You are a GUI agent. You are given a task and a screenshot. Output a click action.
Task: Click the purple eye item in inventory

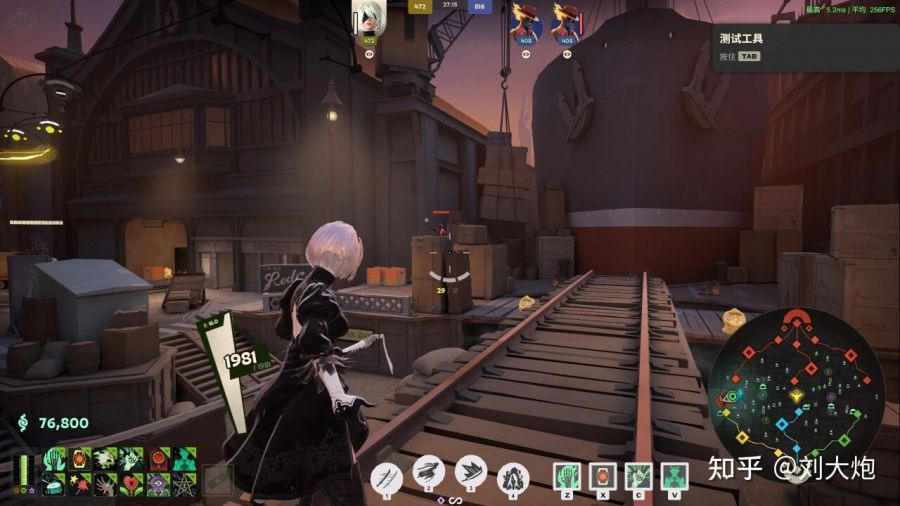click(158, 484)
